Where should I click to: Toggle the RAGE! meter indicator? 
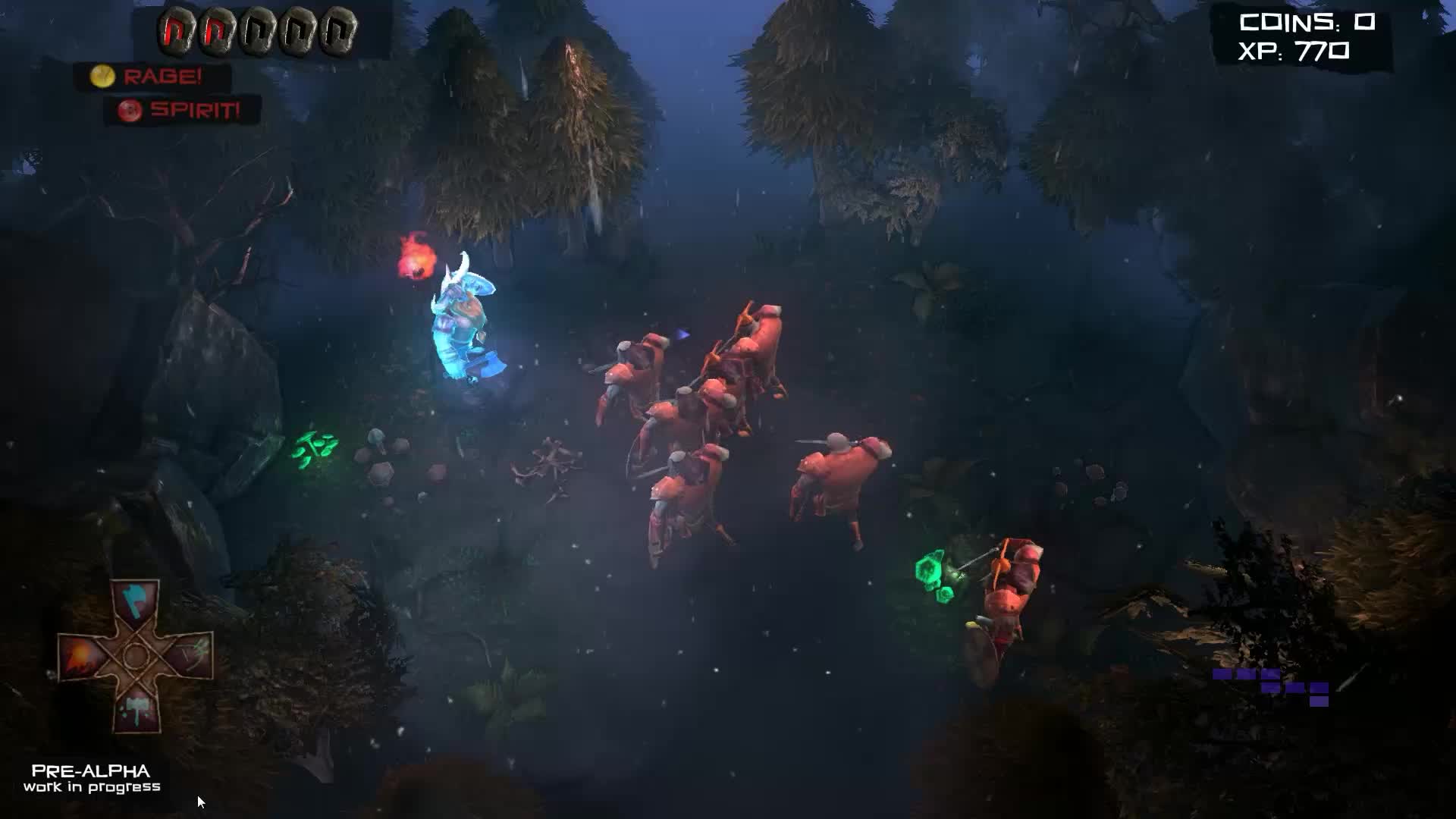point(163,76)
